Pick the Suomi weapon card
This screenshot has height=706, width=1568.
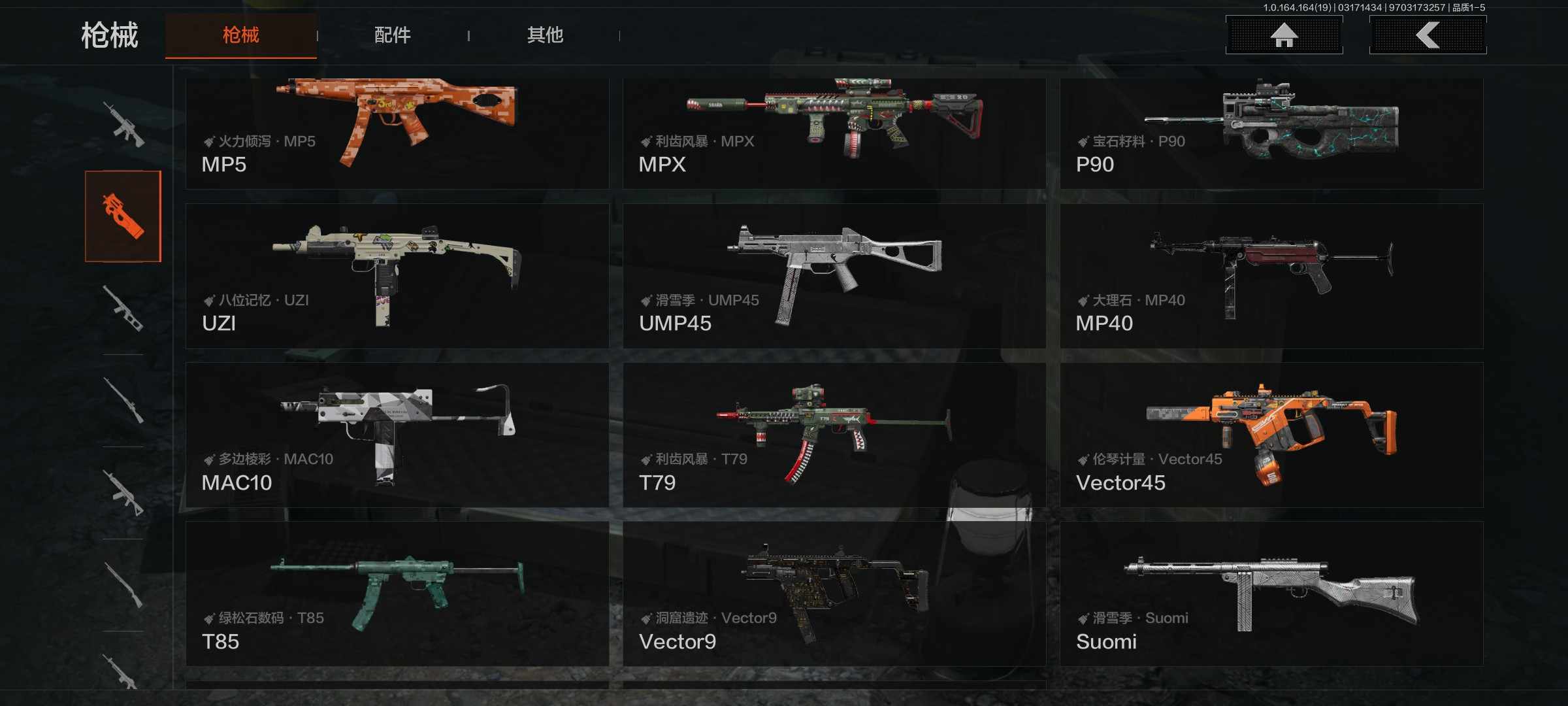1271,594
